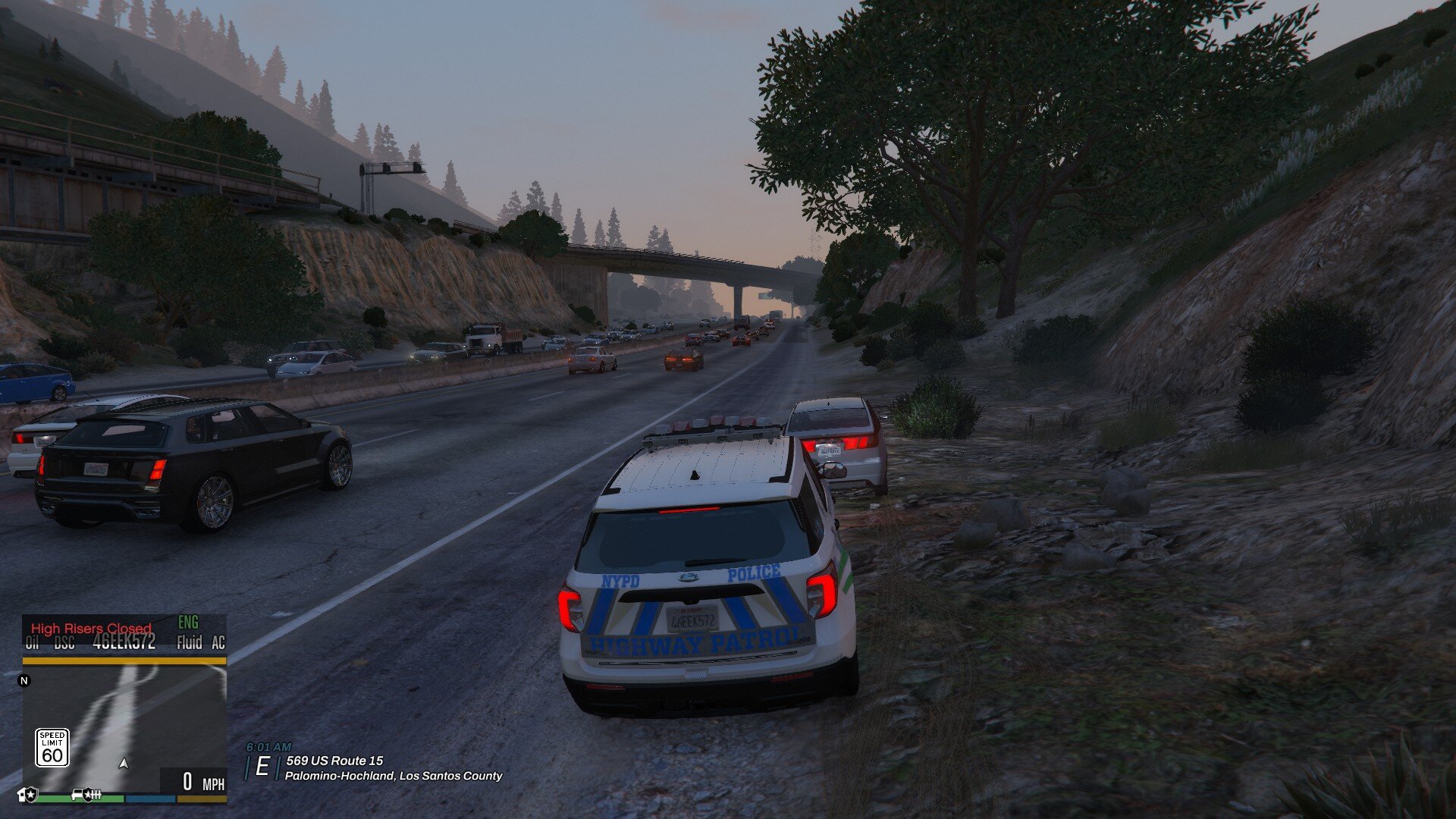Click the green ENG engine indicator

click(188, 623)
